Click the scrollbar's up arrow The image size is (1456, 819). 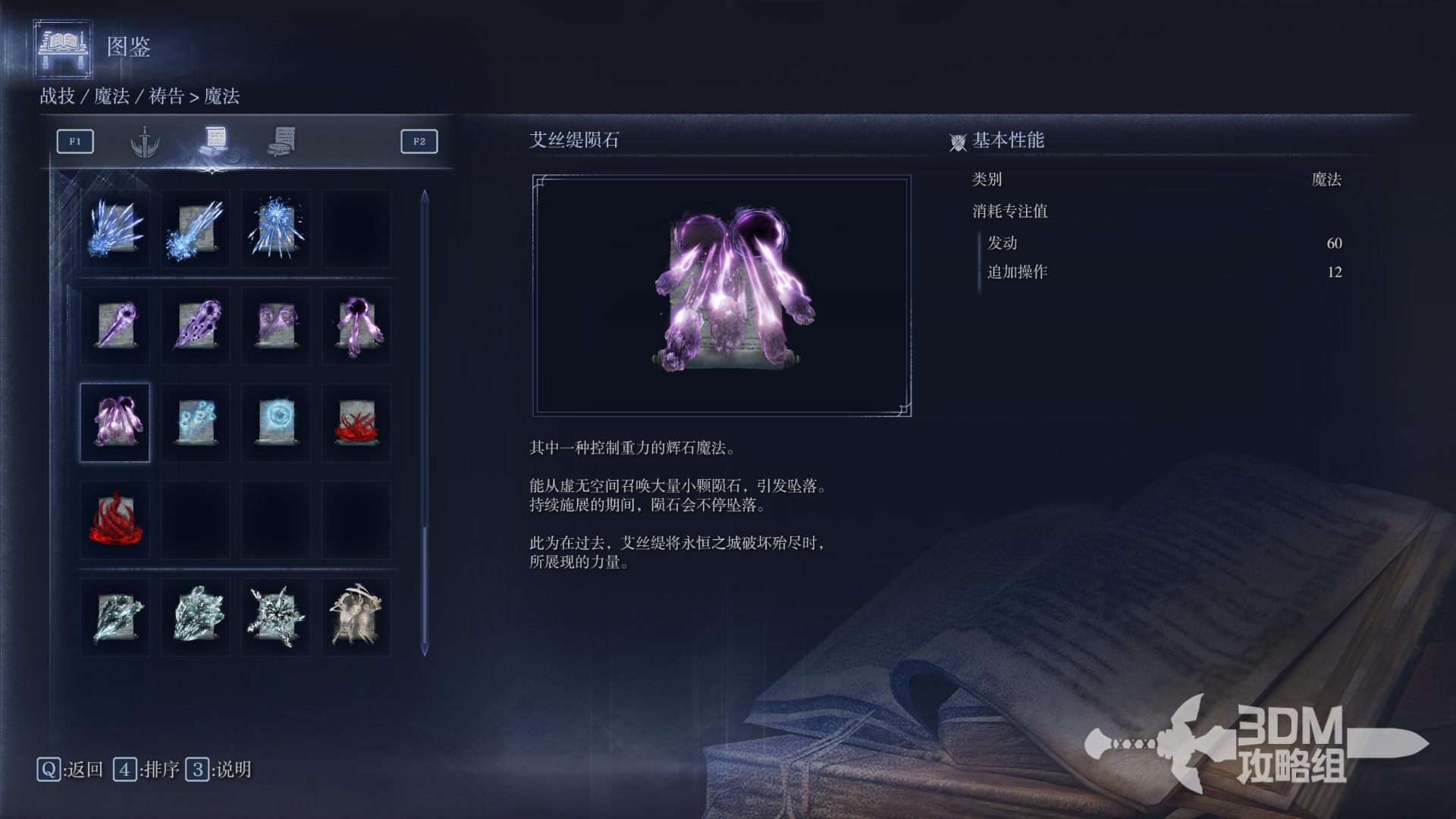pyautogui.click(x=425, y=196)
